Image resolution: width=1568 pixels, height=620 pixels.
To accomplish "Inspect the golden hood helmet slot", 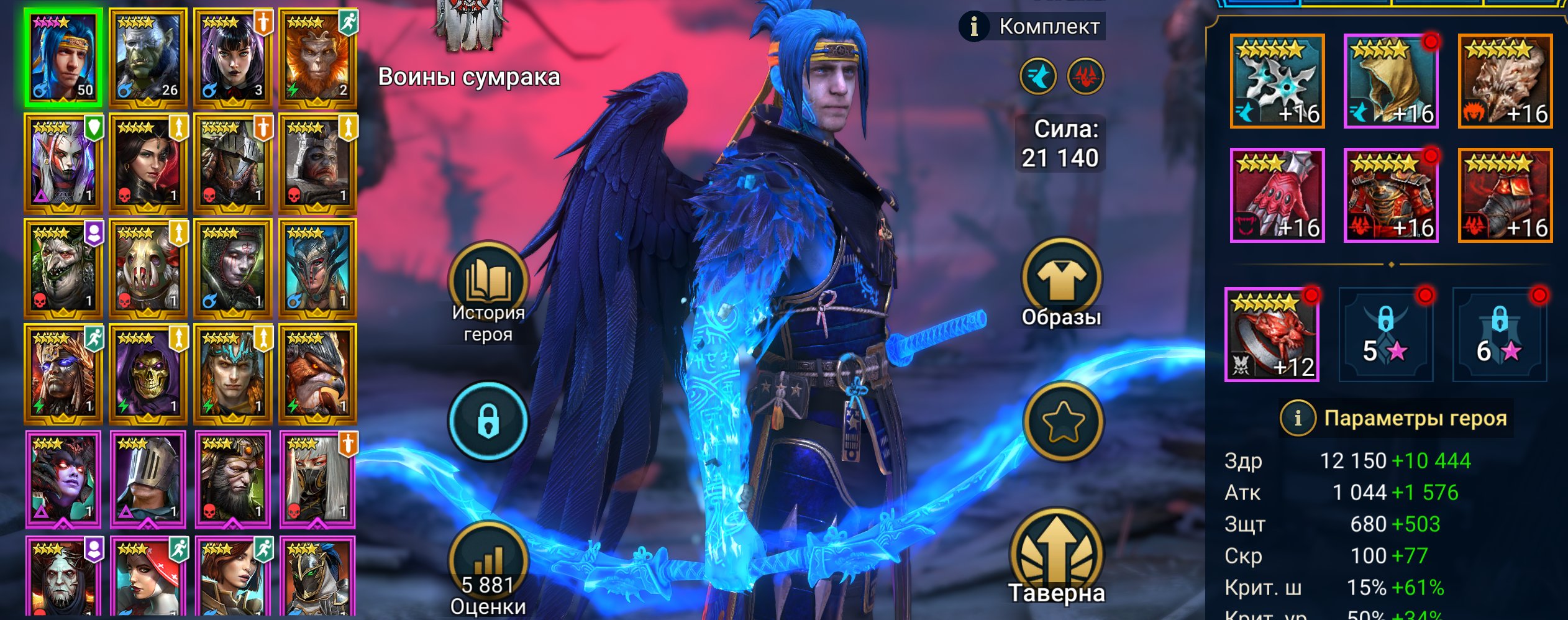I will (x=1391, y=81).
